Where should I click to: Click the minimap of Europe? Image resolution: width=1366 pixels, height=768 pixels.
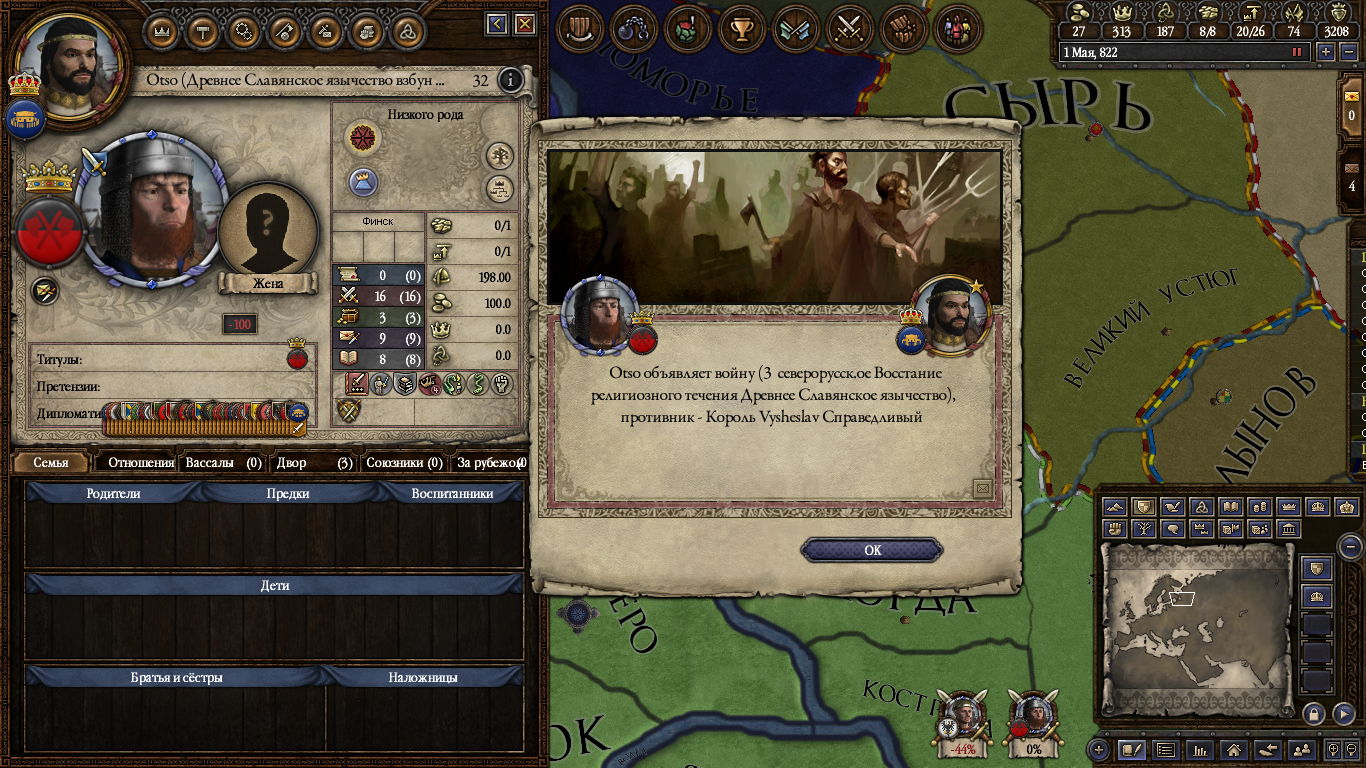pyautogui.click(x=1196, y=625)
